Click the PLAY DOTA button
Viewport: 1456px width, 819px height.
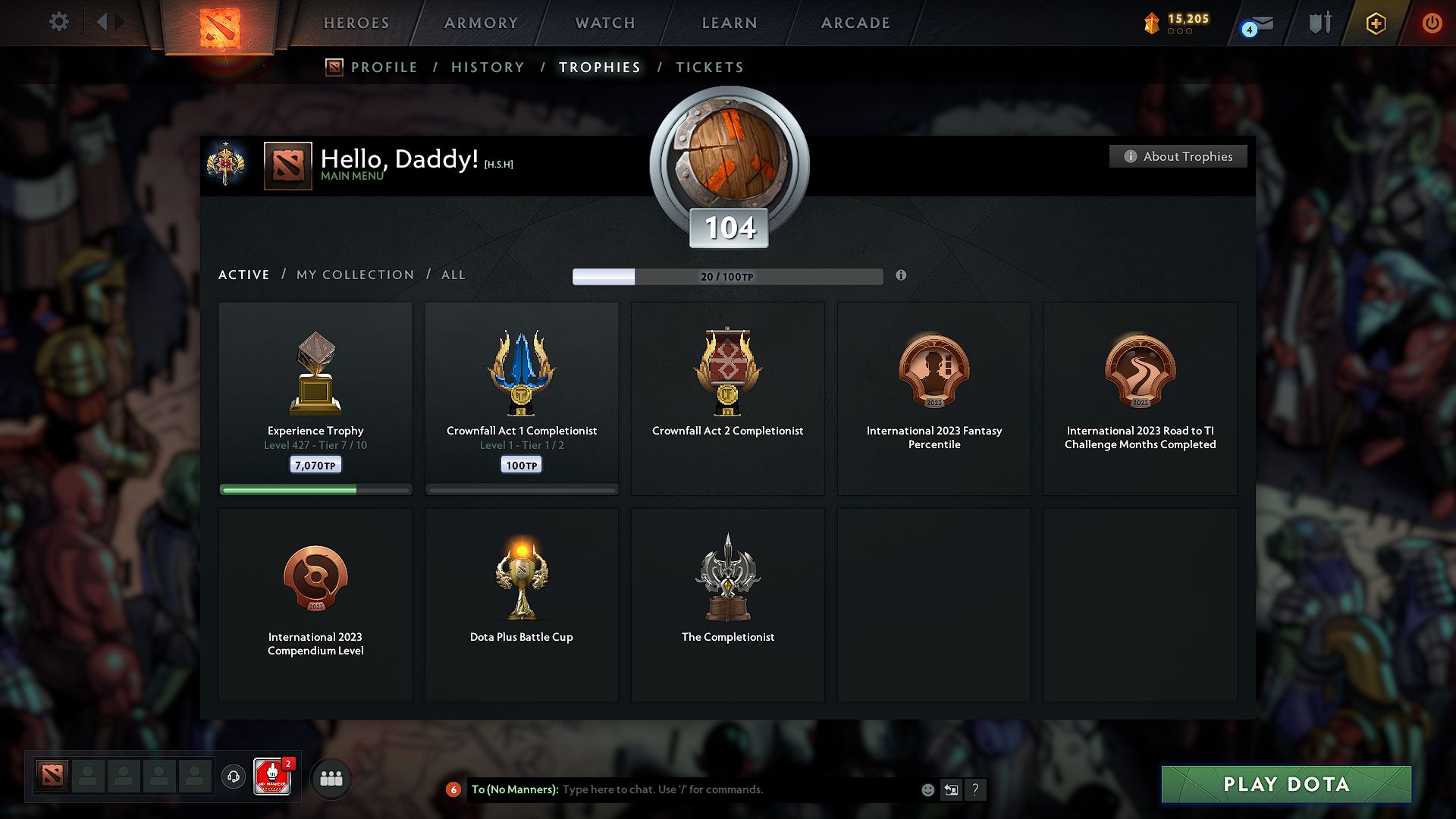pos(1285,784)
